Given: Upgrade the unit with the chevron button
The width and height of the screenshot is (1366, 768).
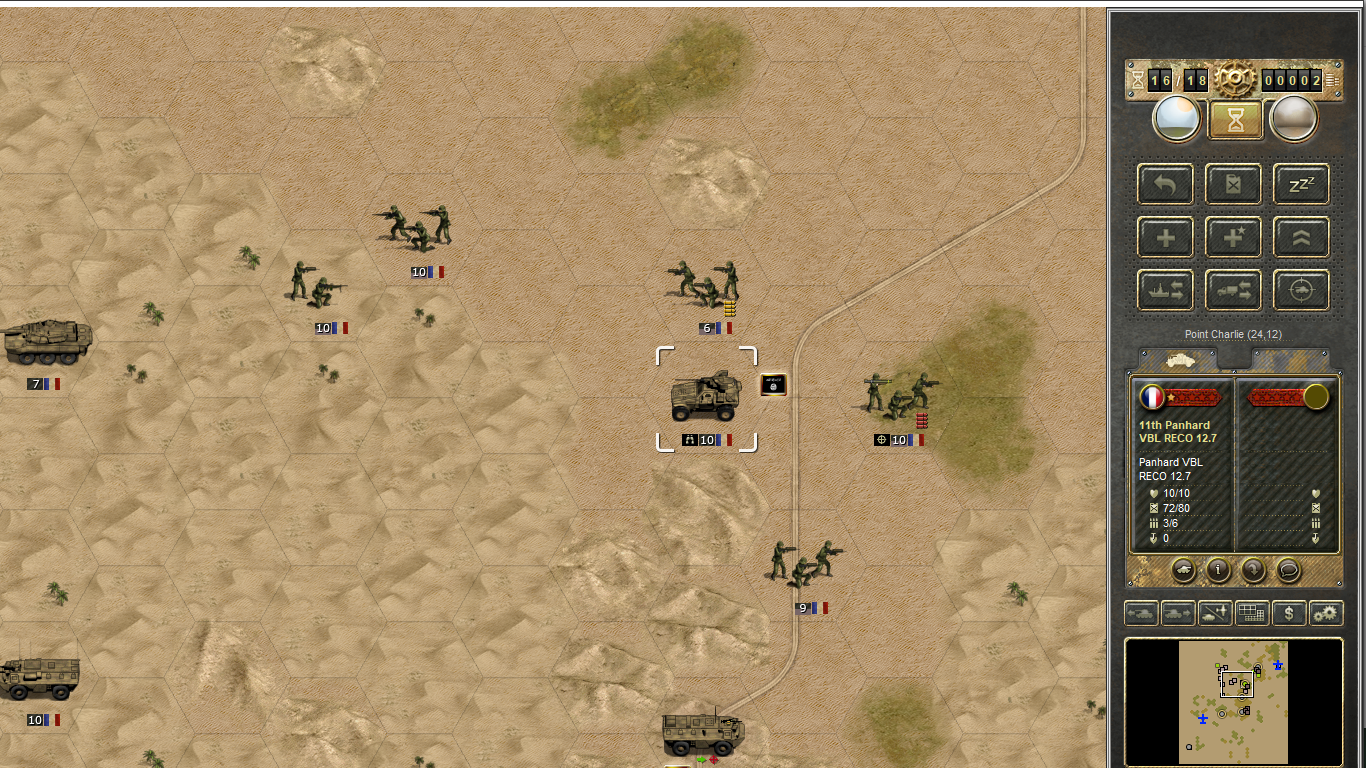Looking at the screenshot, I should [x=1301, y=237].
